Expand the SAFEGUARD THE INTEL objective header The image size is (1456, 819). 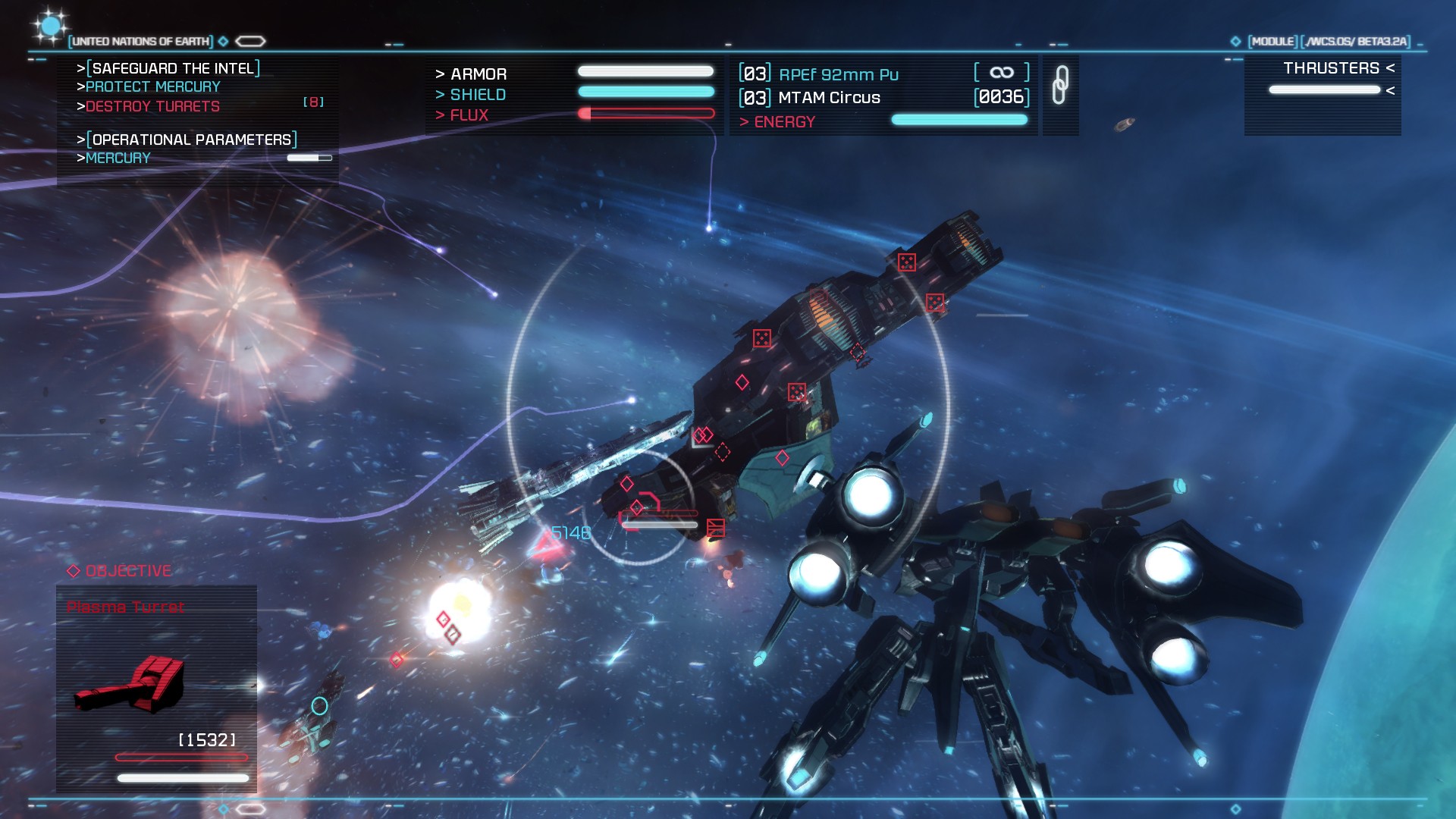coord(173,67)
